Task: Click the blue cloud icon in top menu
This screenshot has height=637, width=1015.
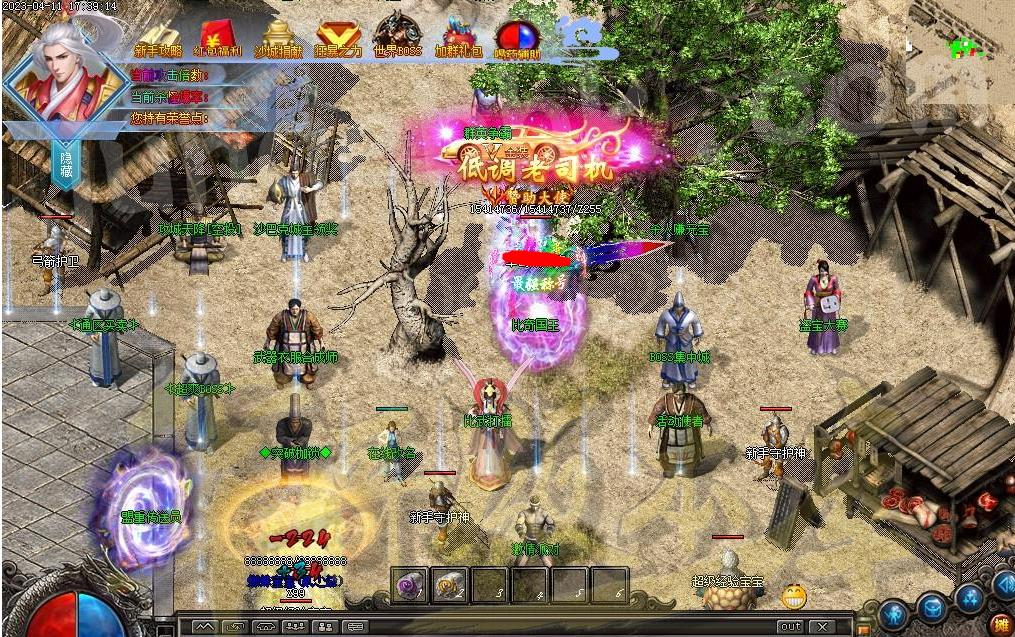Action: [580, 34]
